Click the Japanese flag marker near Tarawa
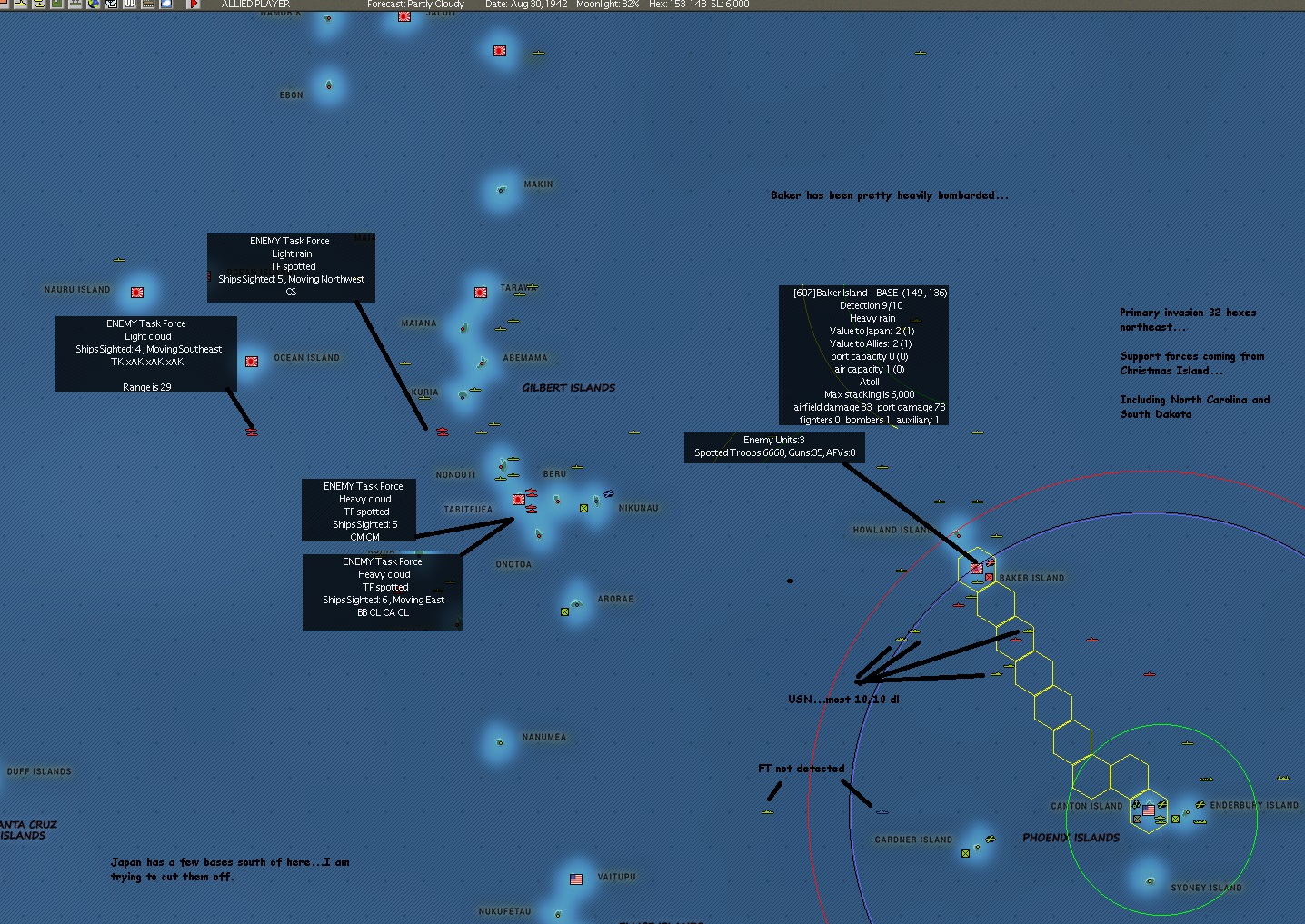Viewport: 1305px width, 924px height. point(480,293)
